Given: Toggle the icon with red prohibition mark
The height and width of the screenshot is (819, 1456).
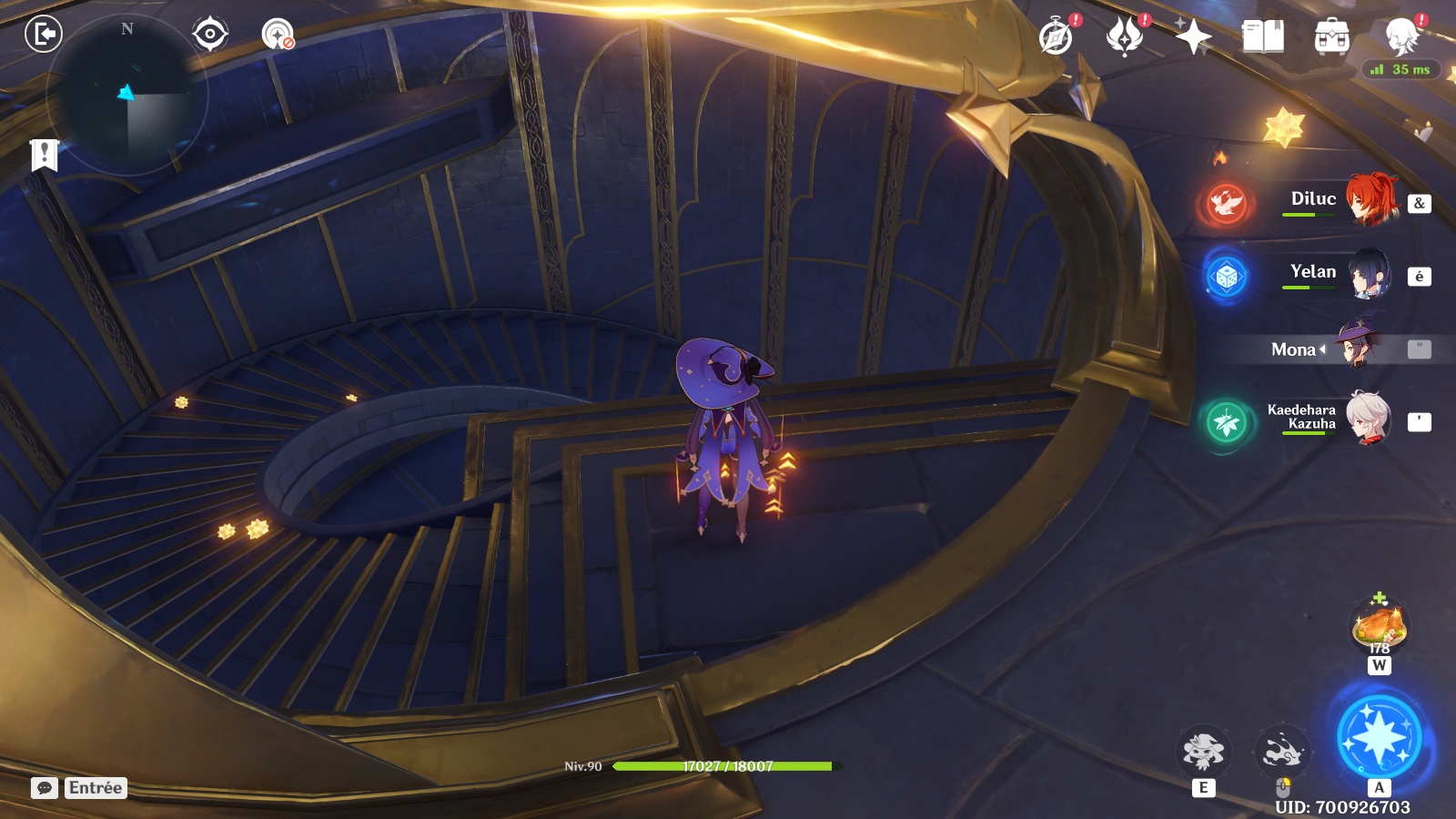Looking at the screenshot, I should coord(278,35).
